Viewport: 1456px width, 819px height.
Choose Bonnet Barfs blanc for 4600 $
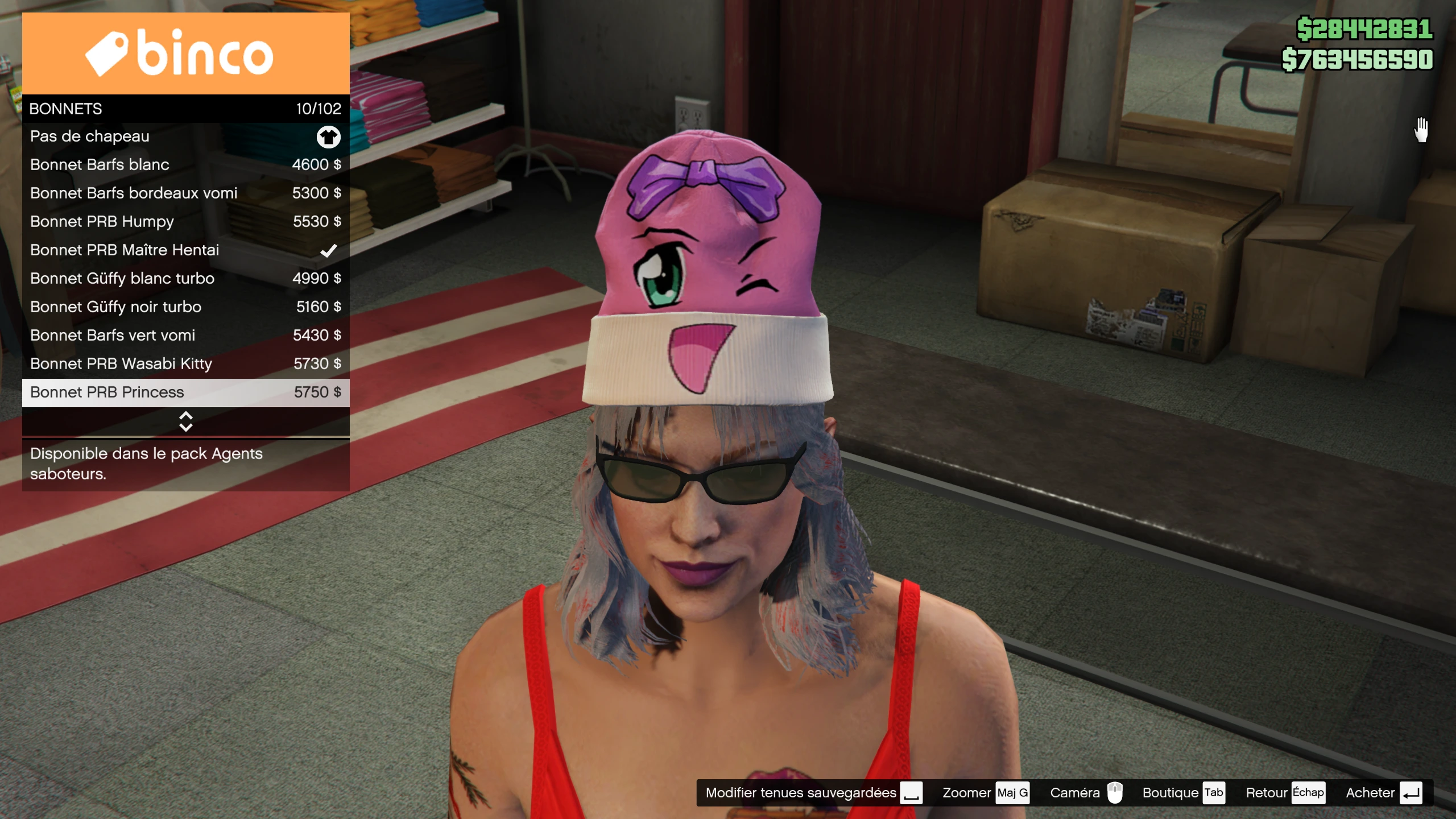tap(185, 165)
